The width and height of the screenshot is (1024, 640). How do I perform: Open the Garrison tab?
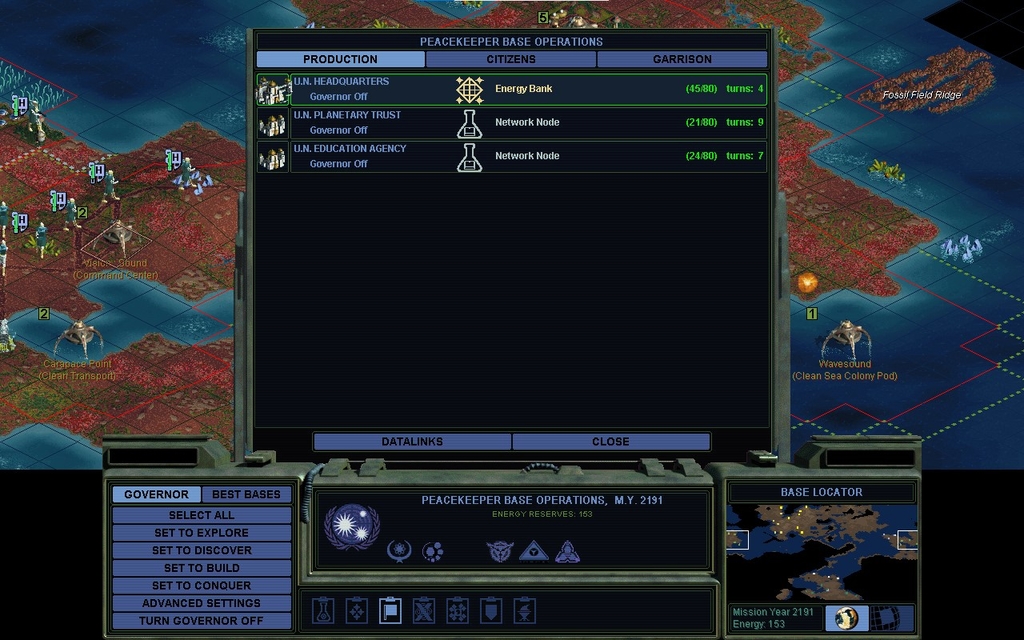pyautogui.click(x=682, y=59)
